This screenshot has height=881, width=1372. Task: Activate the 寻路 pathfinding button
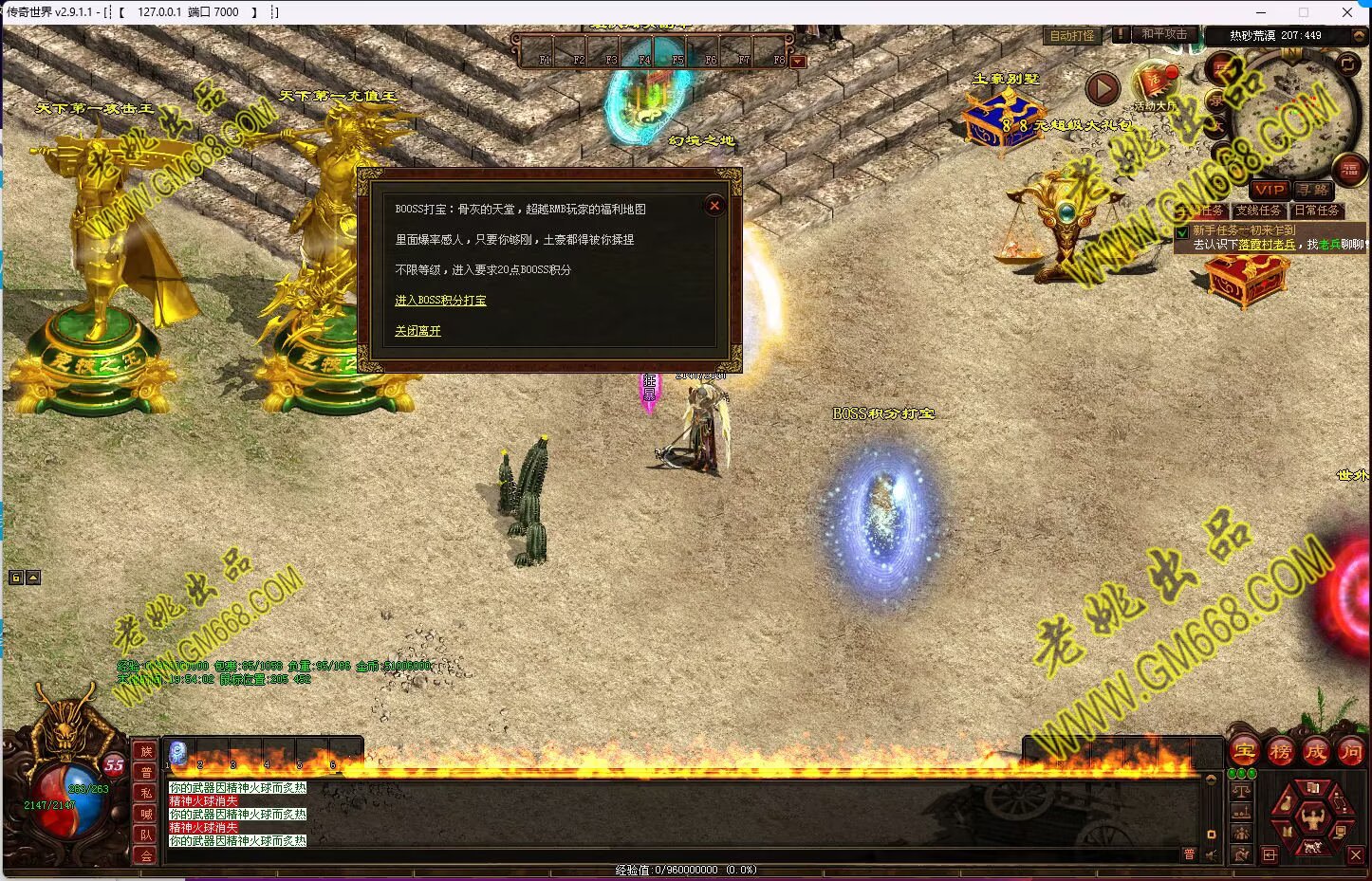(1314, 190)
